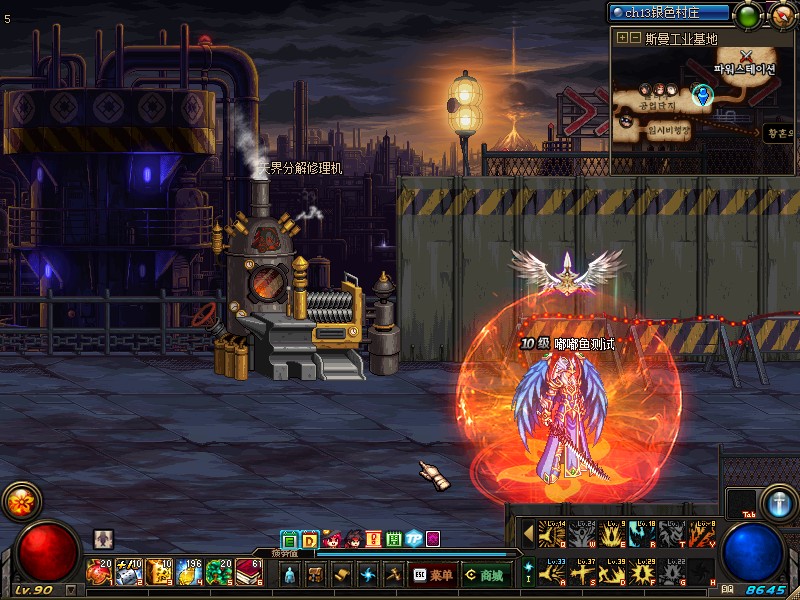Activate the Lv.29 skill on key F
Screen dimensions: 800x600
tap(642, 572)
